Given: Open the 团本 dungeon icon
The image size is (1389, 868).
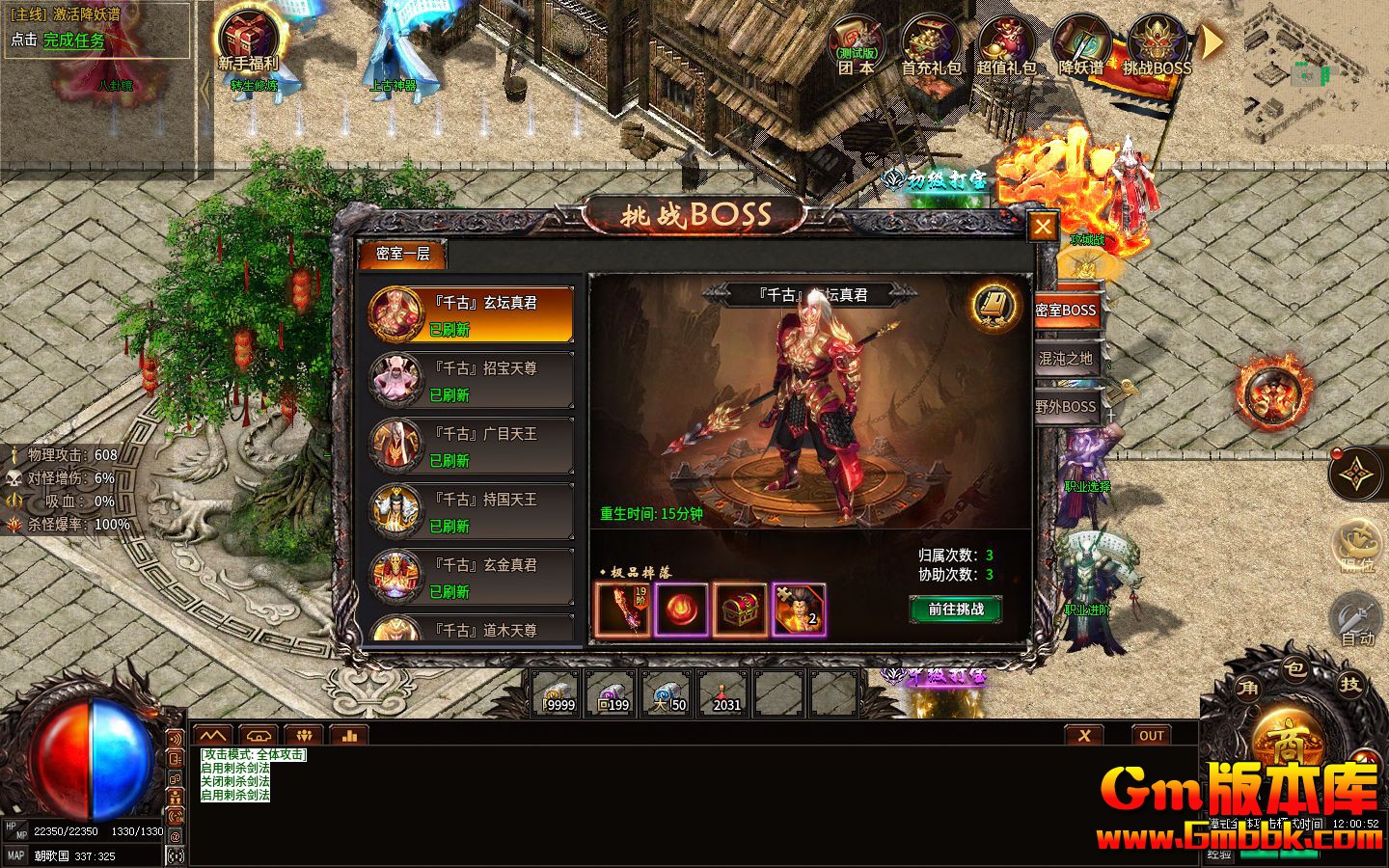Looking at the screenshot, I should [x=856, y=46].
